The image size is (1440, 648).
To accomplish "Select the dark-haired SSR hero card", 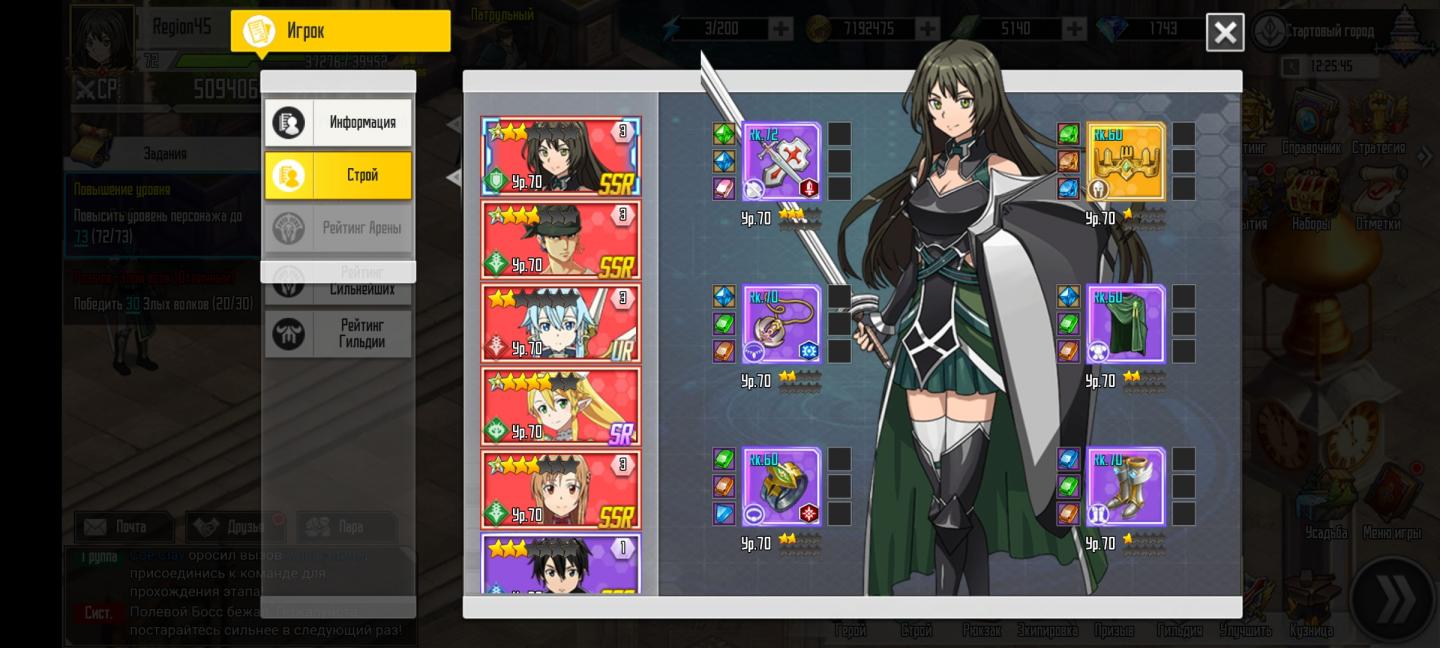I will tap(561, 157).
